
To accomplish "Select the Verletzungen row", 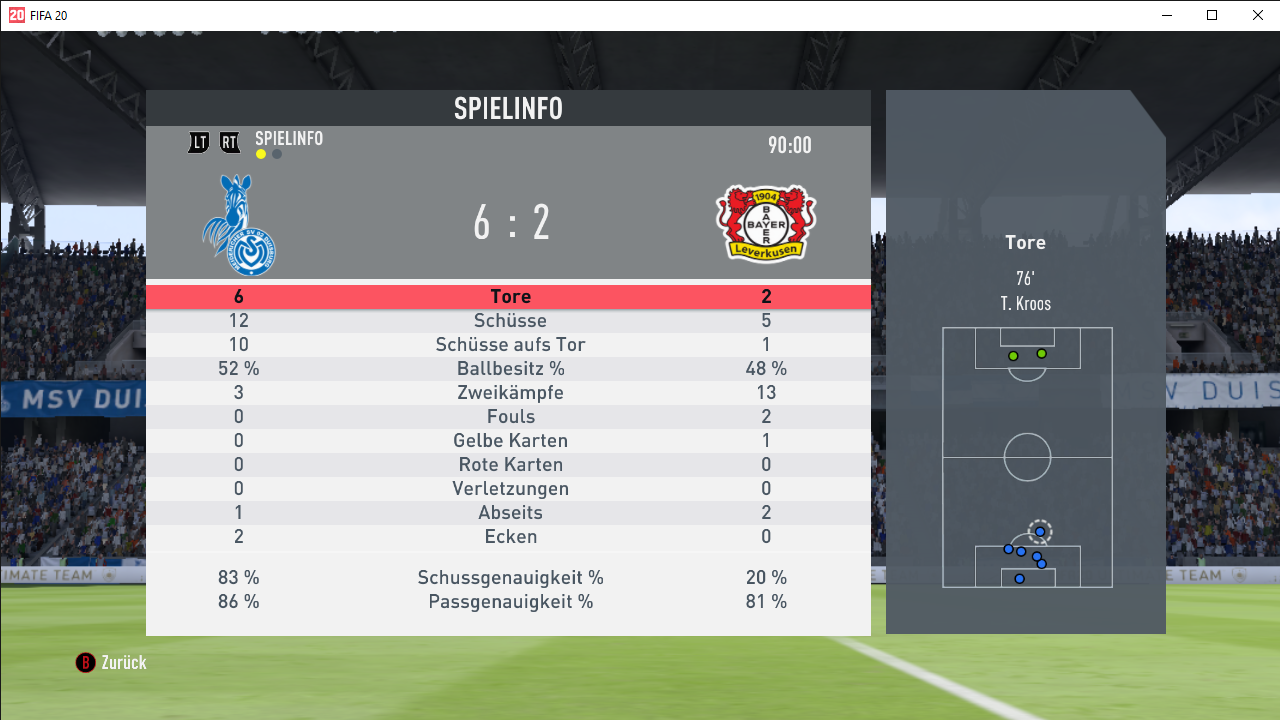I will click(x=510, y=489).
